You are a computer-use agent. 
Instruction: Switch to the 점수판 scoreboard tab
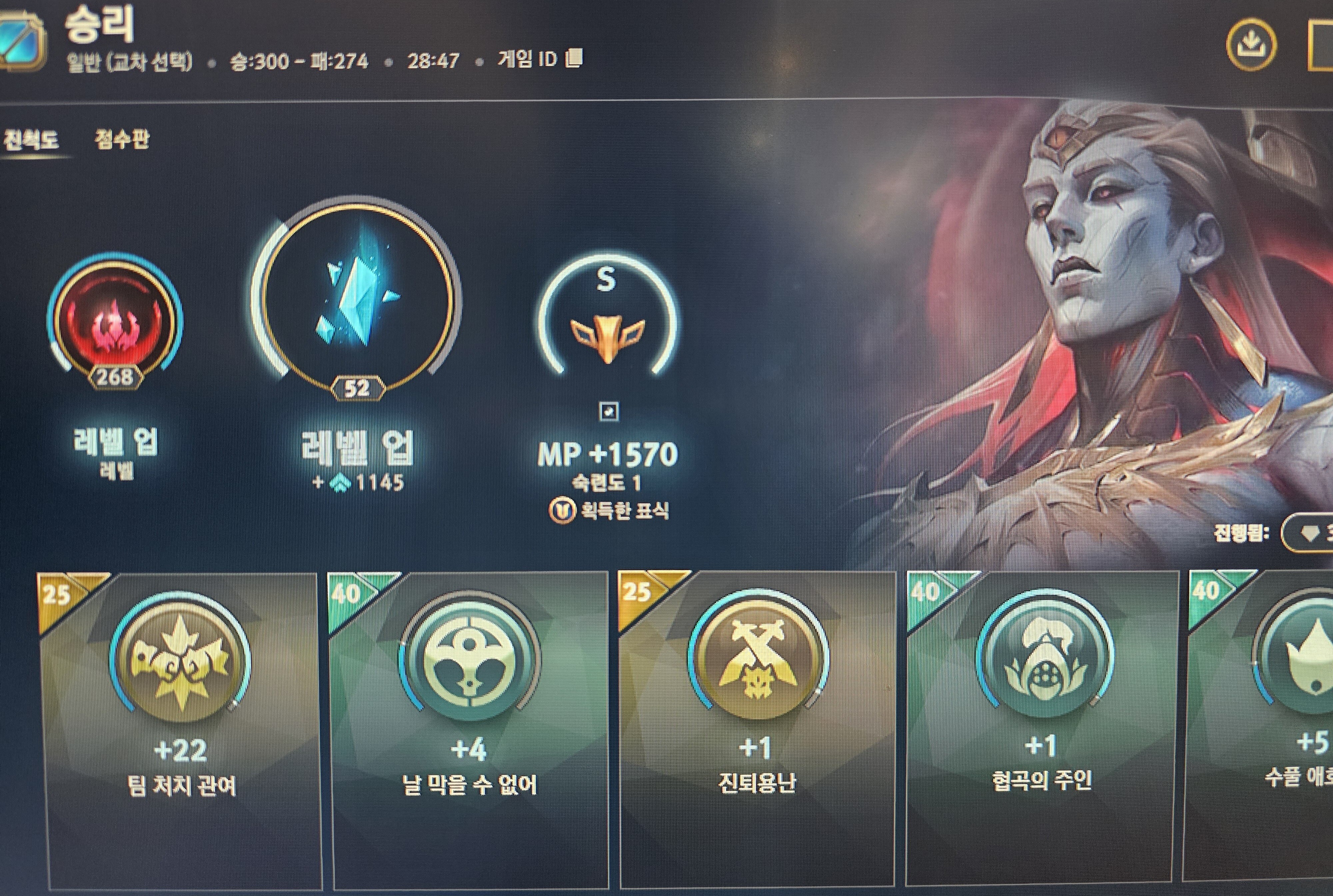point(122,139)
